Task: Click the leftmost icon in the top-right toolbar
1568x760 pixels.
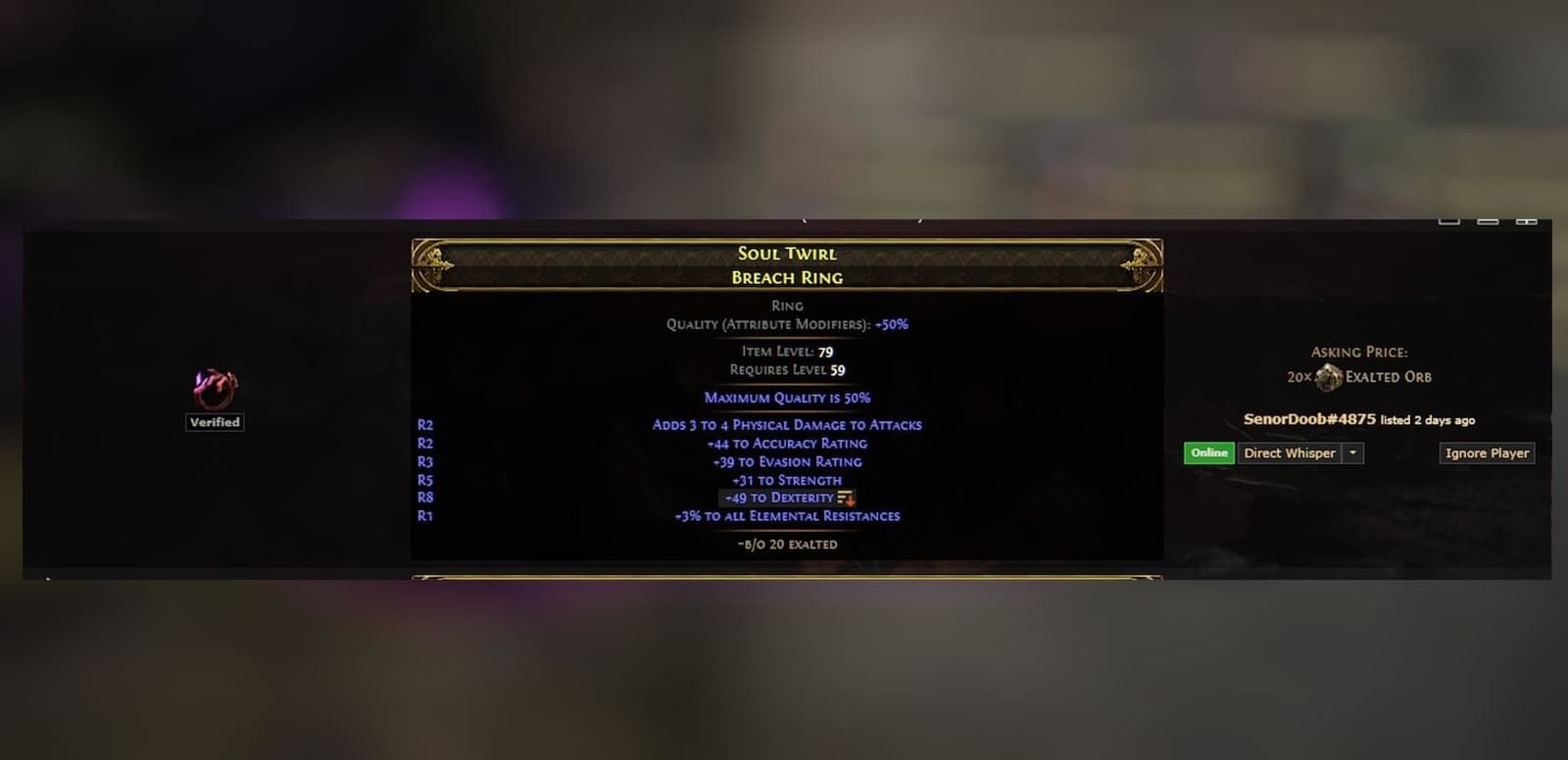Action: click(x=1448, y=222)
